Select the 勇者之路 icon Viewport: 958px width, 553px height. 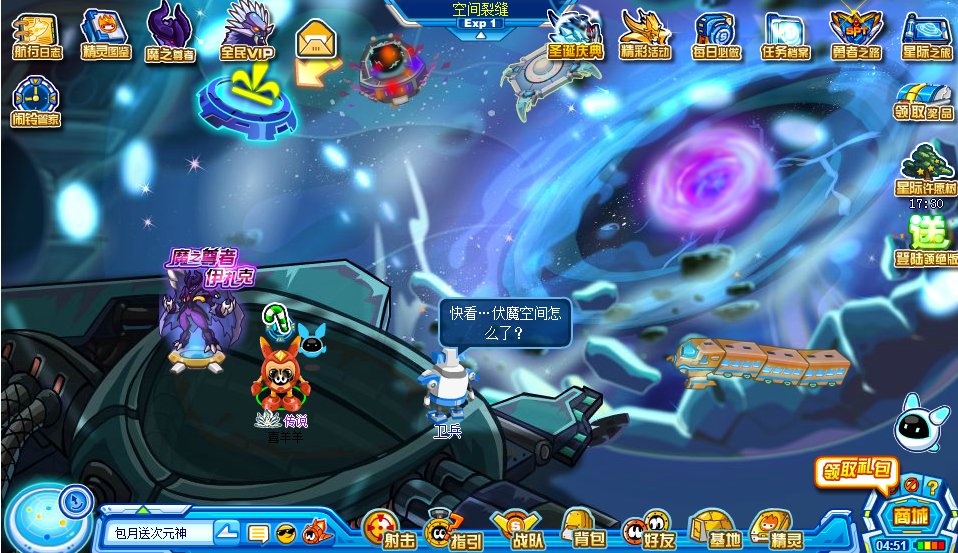coord(856,33)
